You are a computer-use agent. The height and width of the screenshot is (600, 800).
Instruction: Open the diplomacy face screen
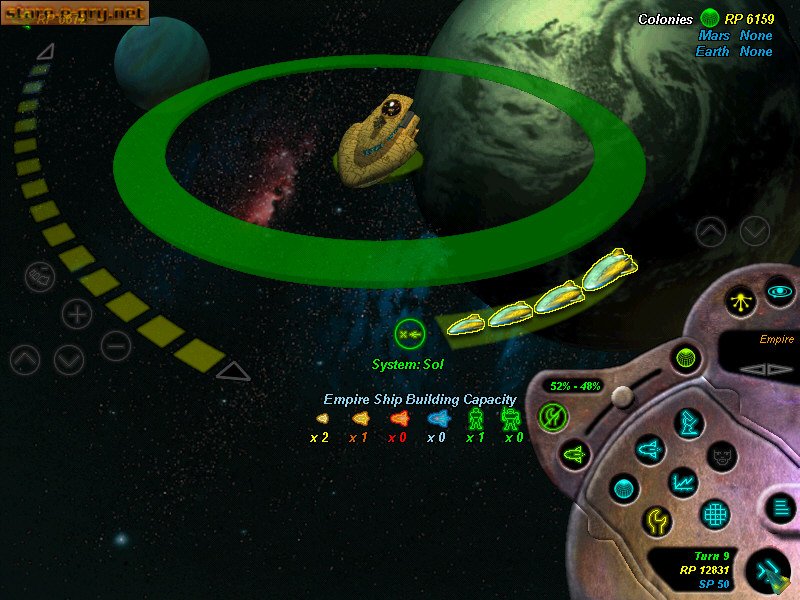pyautogui.click(x=722, y=456)
